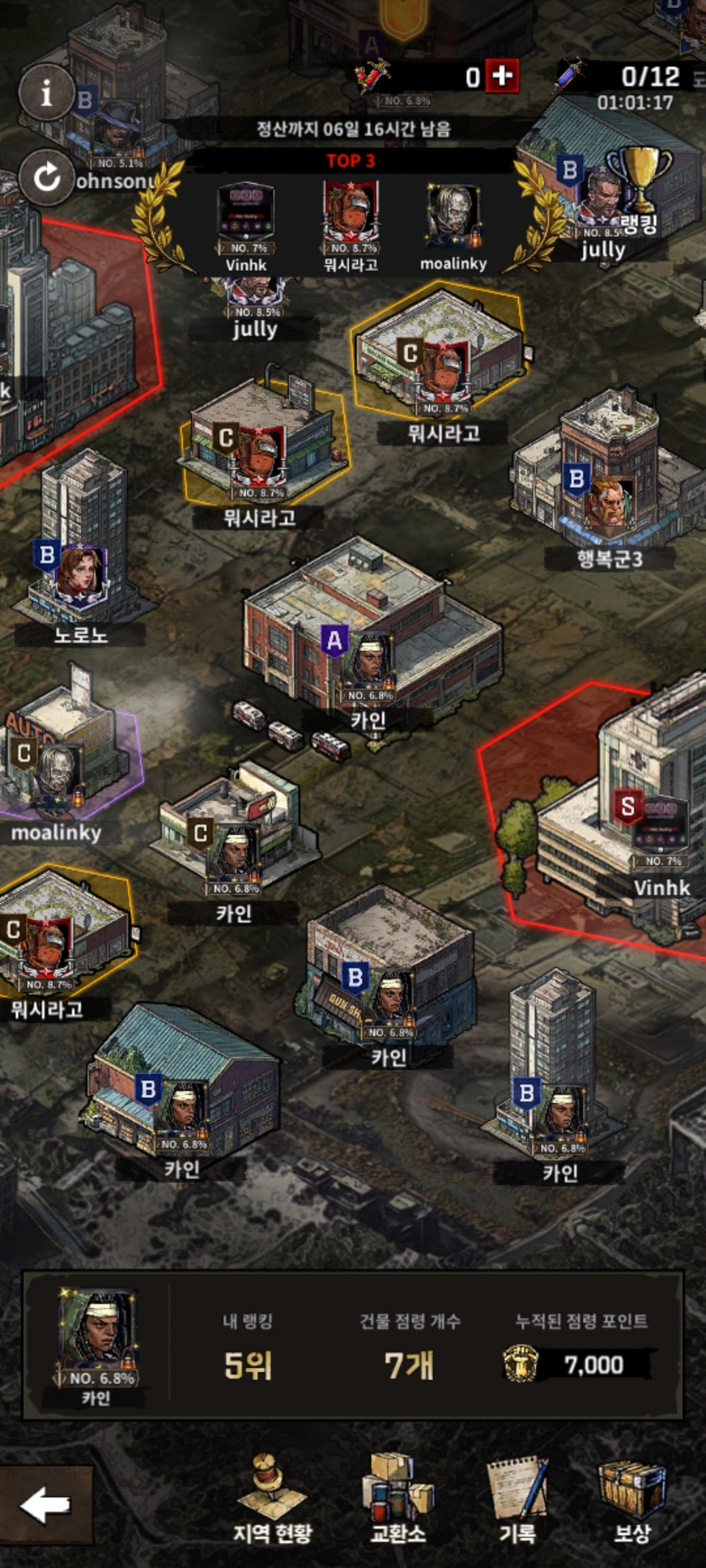
Task: Open the info button
Action: click(46, 93)
